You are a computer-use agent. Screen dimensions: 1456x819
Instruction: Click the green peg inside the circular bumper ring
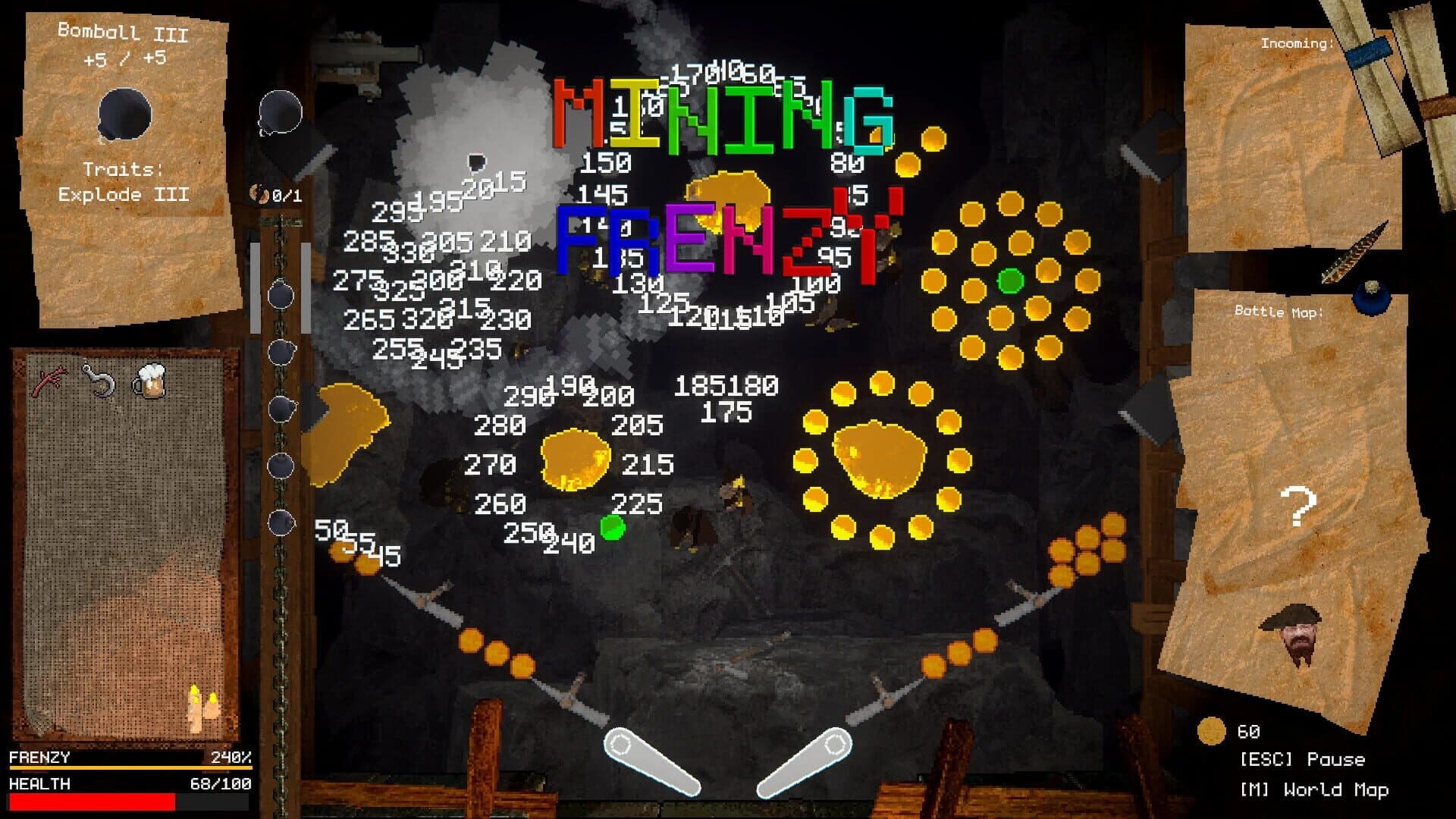point(1011,281)
